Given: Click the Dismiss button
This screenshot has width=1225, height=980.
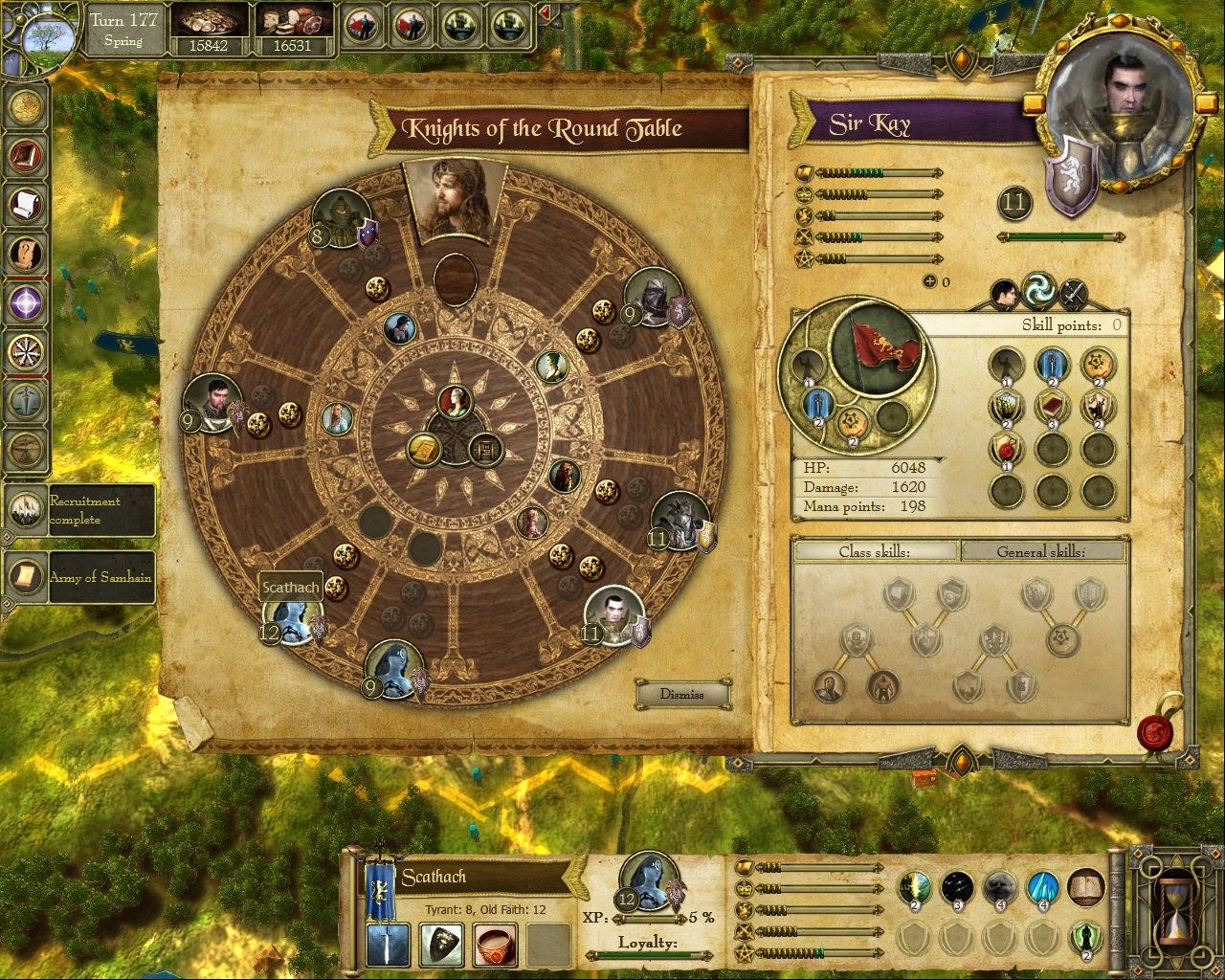Looking at the screenshot, I should [x=682, y=695].
